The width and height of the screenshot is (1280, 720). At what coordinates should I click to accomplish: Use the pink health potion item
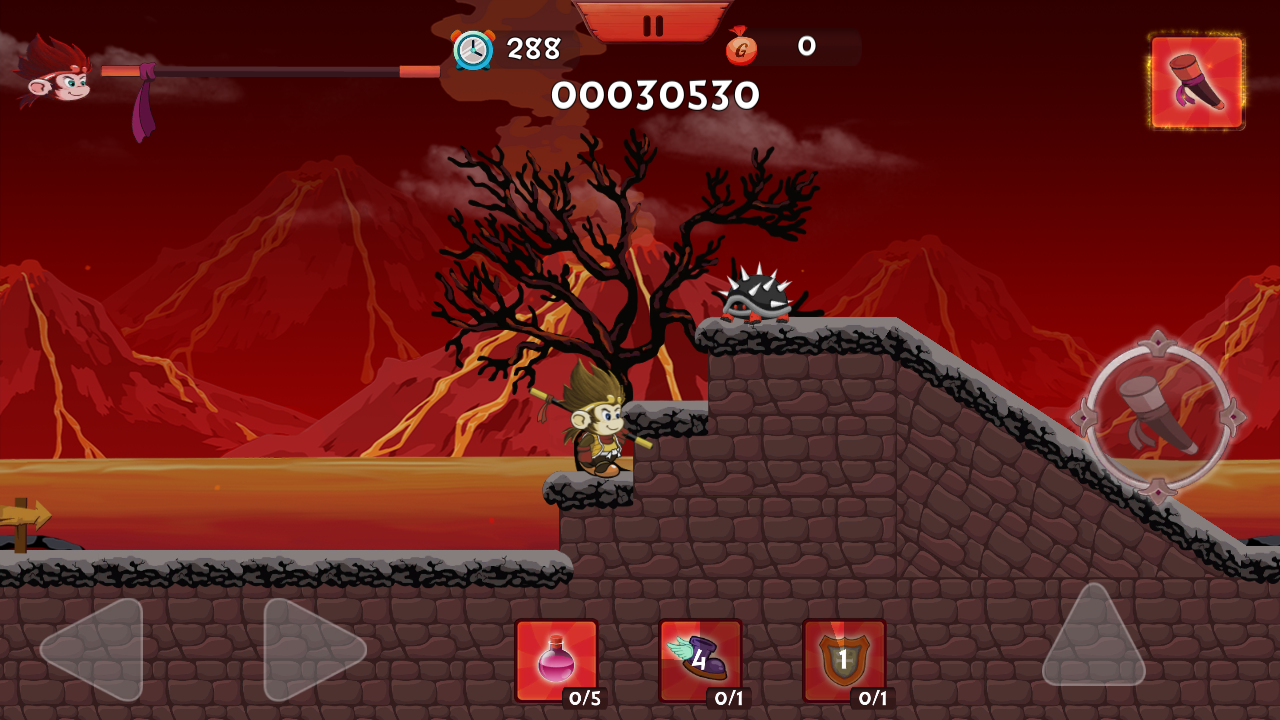tap(557, 660)
